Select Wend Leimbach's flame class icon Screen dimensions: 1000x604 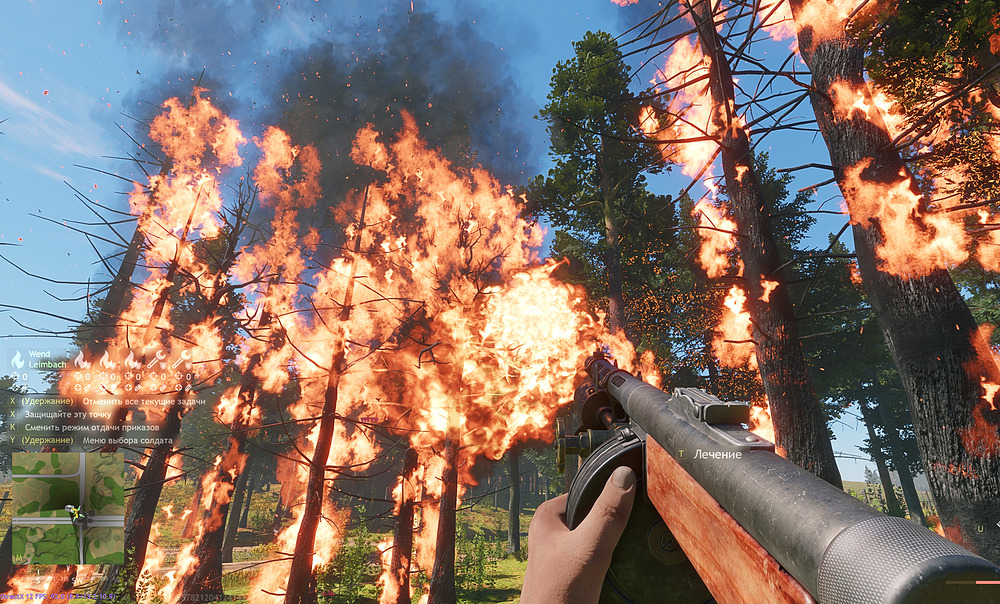[x=17, y=359]
